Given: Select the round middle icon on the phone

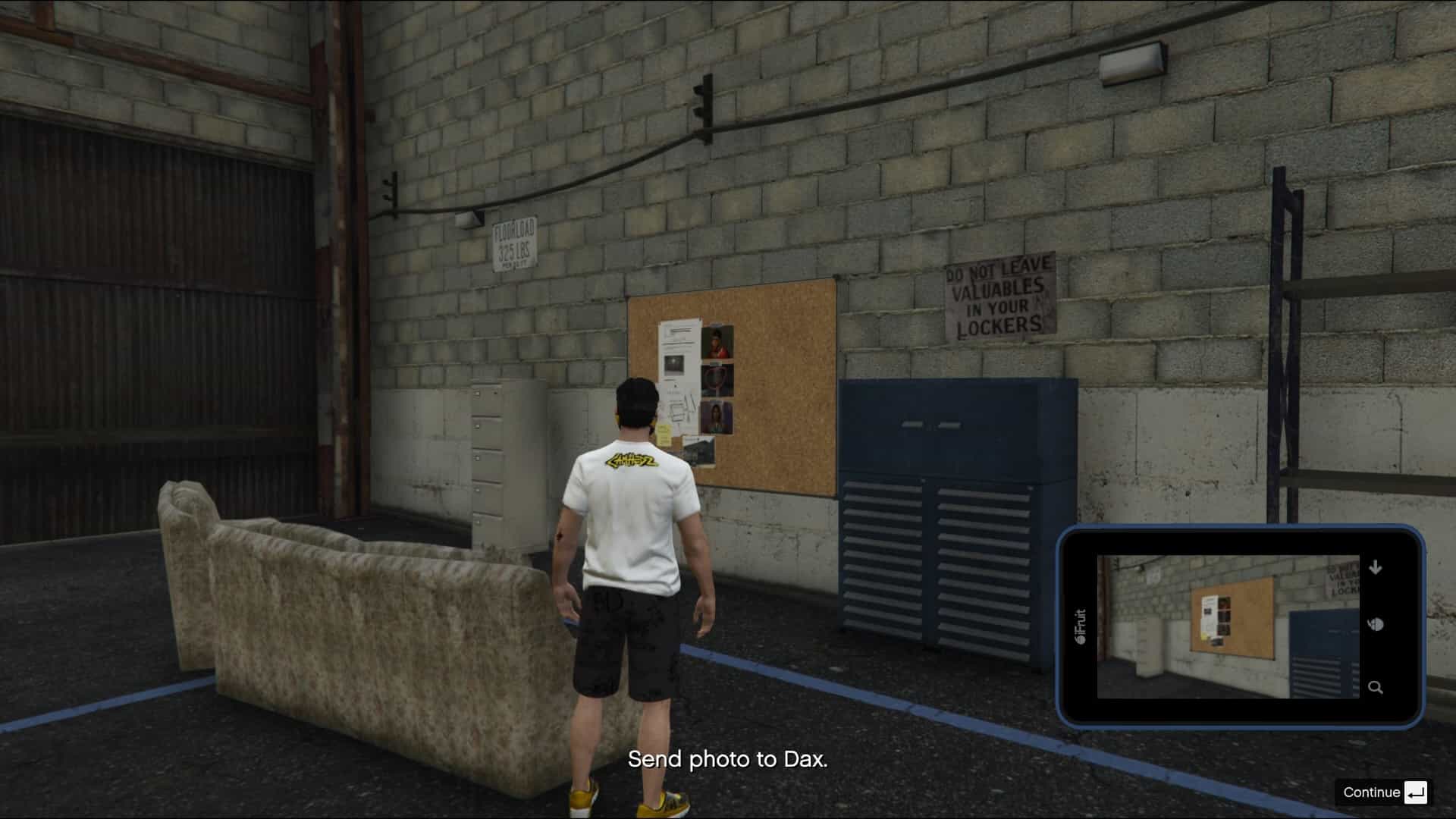Looking at the screenshot, I should click(1376, 625).
